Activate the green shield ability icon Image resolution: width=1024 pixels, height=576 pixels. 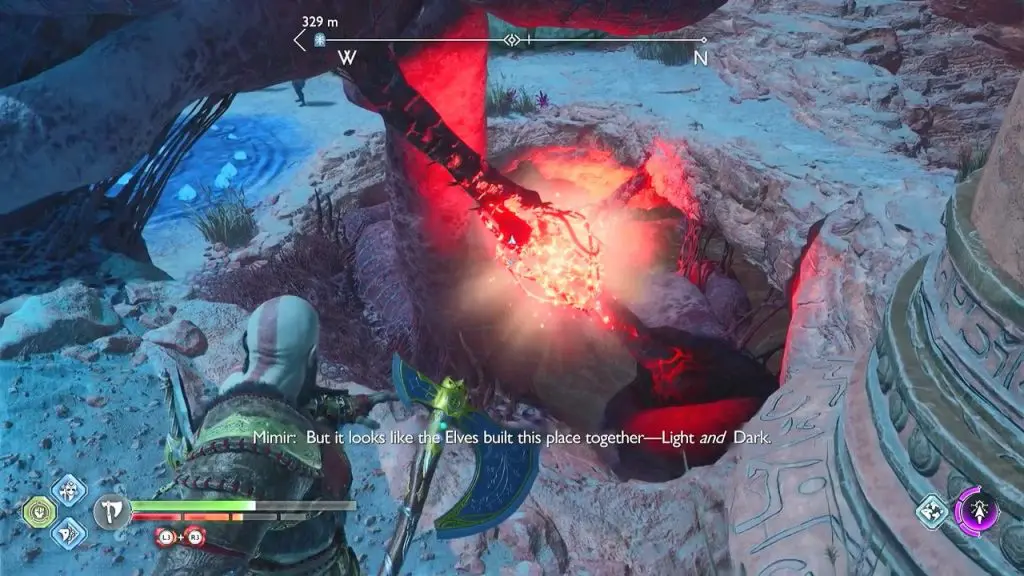point(38,512)
